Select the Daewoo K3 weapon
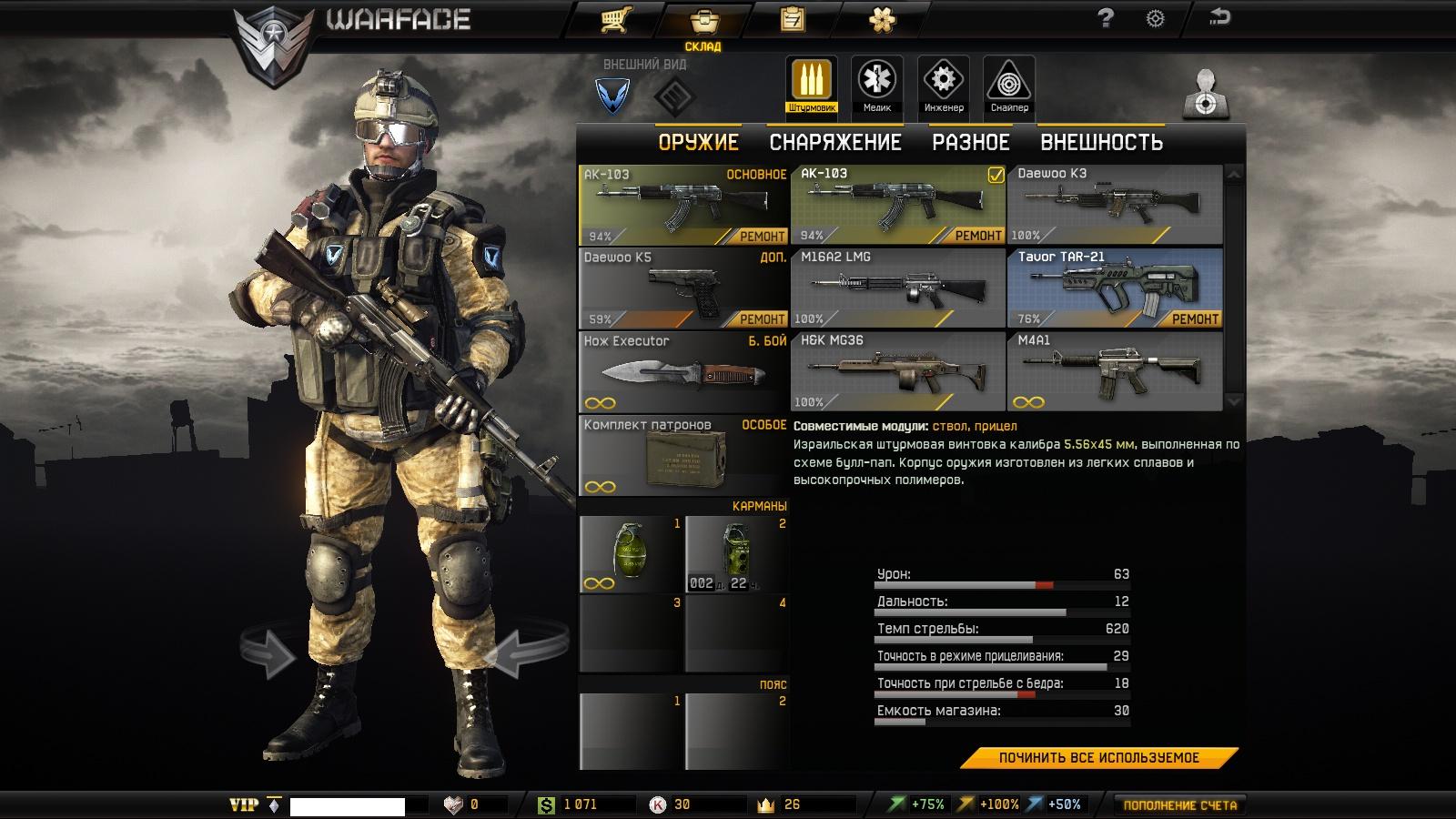Viewport: 1456px width, 819px height. click(1114, 205)
